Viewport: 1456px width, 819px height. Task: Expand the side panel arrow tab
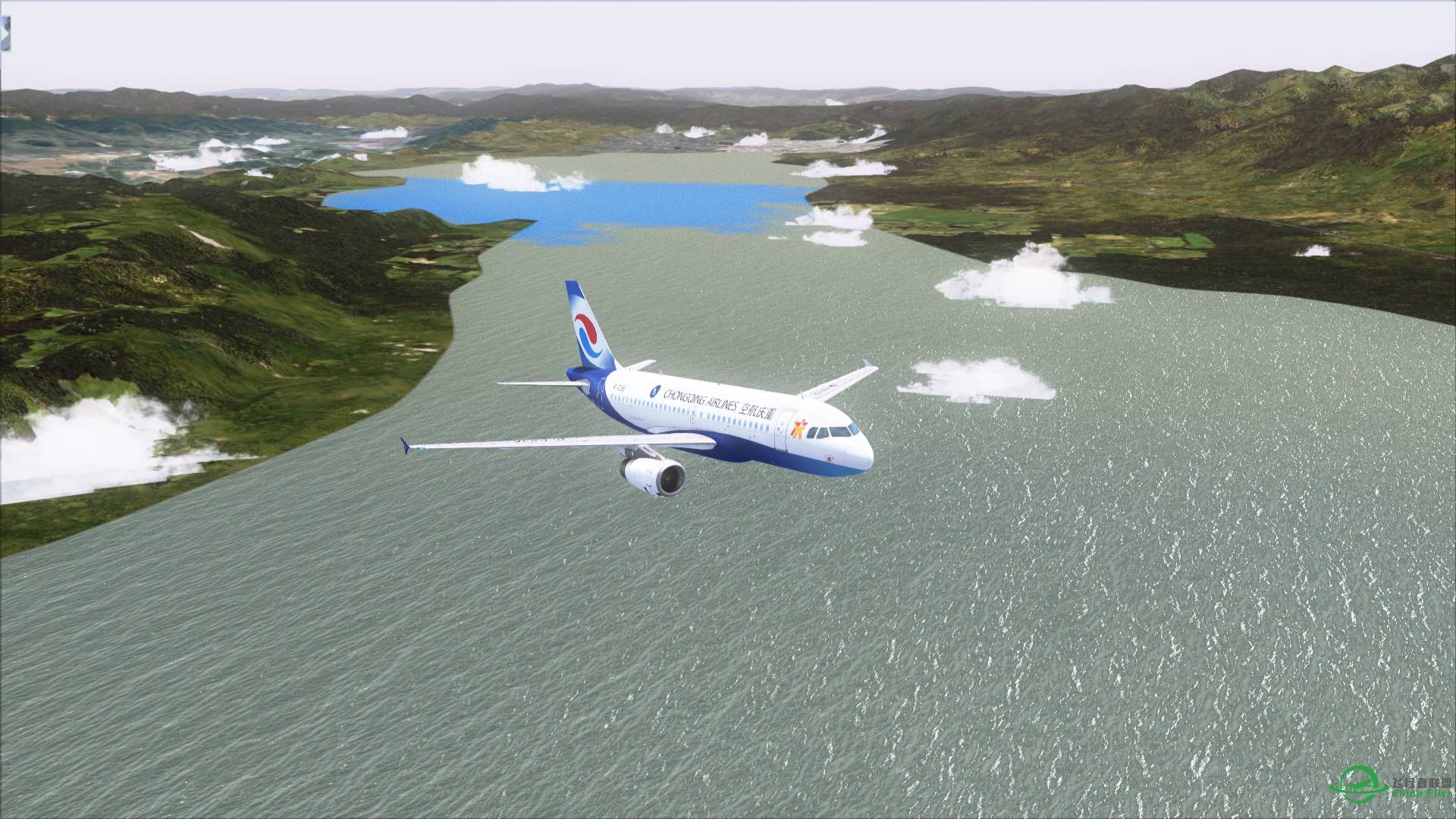(5, 35)
